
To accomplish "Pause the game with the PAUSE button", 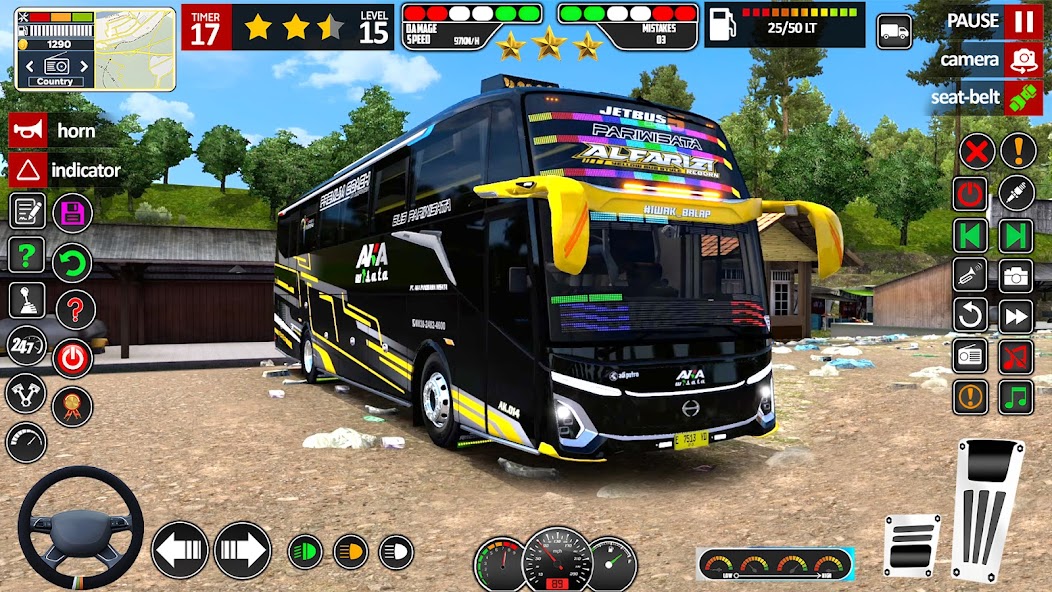I will 1022,20.
